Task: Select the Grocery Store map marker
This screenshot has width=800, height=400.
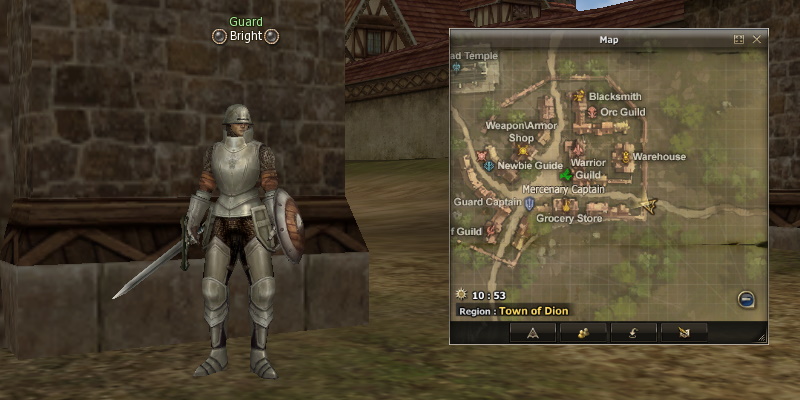Action: point(565,206)
